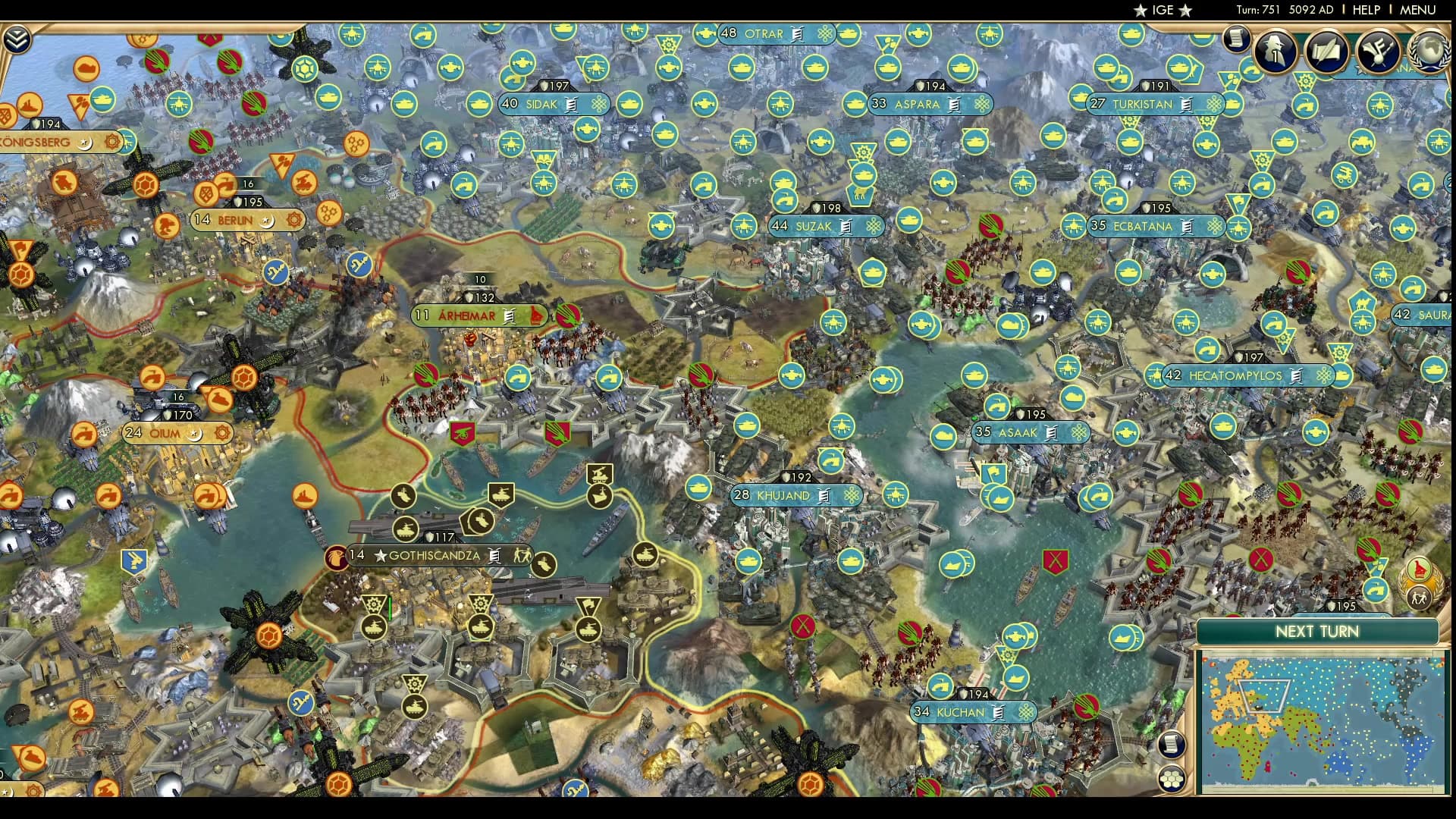Toggle strategic view with the hexagon icon
Image resolution: width=1456 pixels, height=819 pixels.
click(x=1172, y=777)
